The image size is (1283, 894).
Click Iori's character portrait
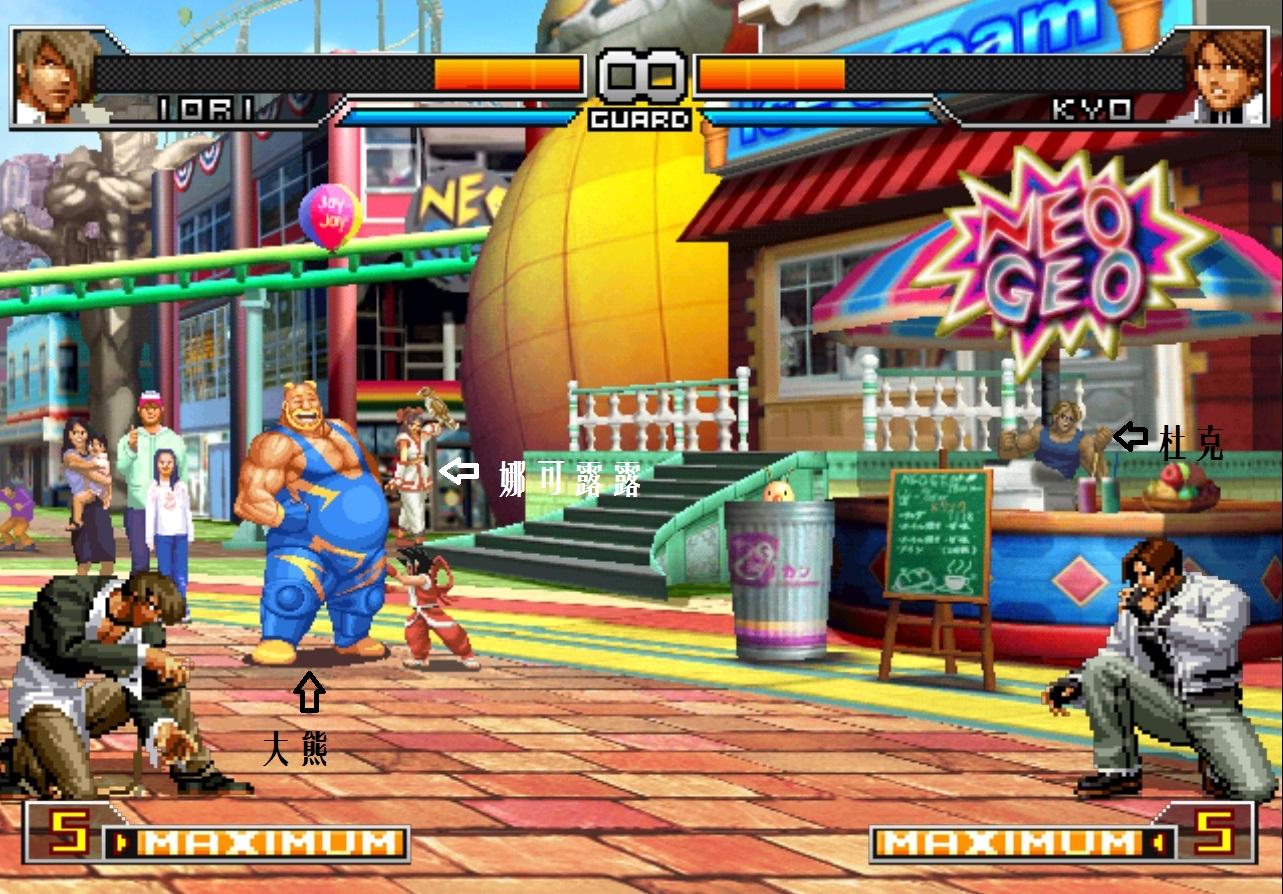[52, 76]
